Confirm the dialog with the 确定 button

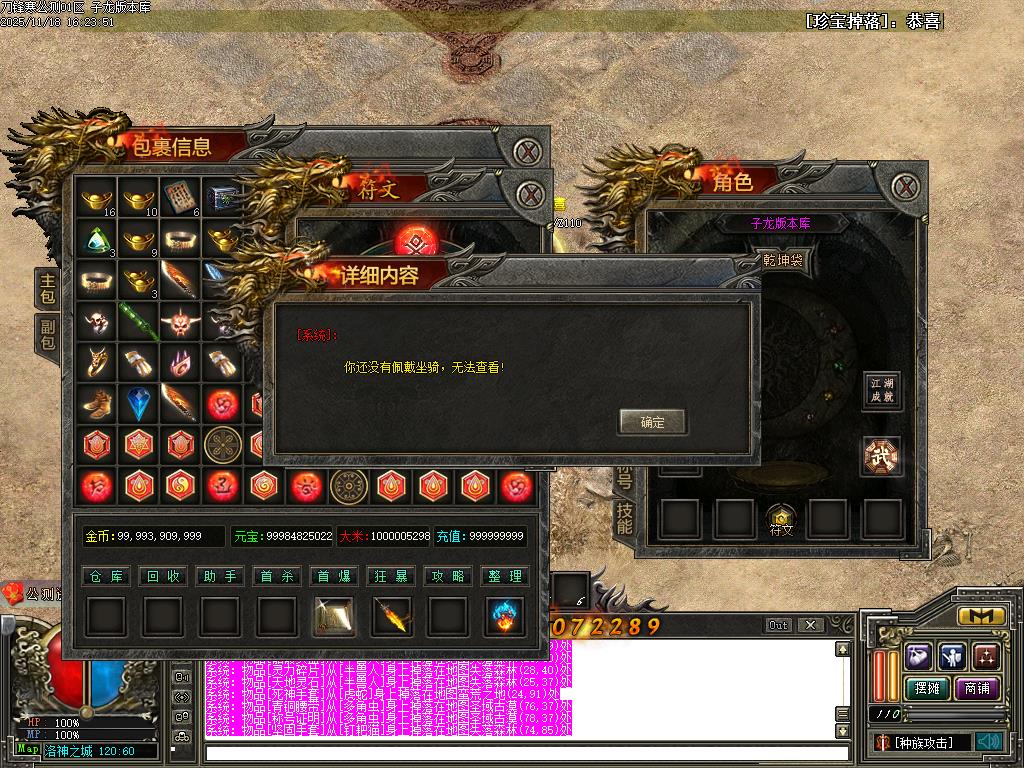point(652,422)
